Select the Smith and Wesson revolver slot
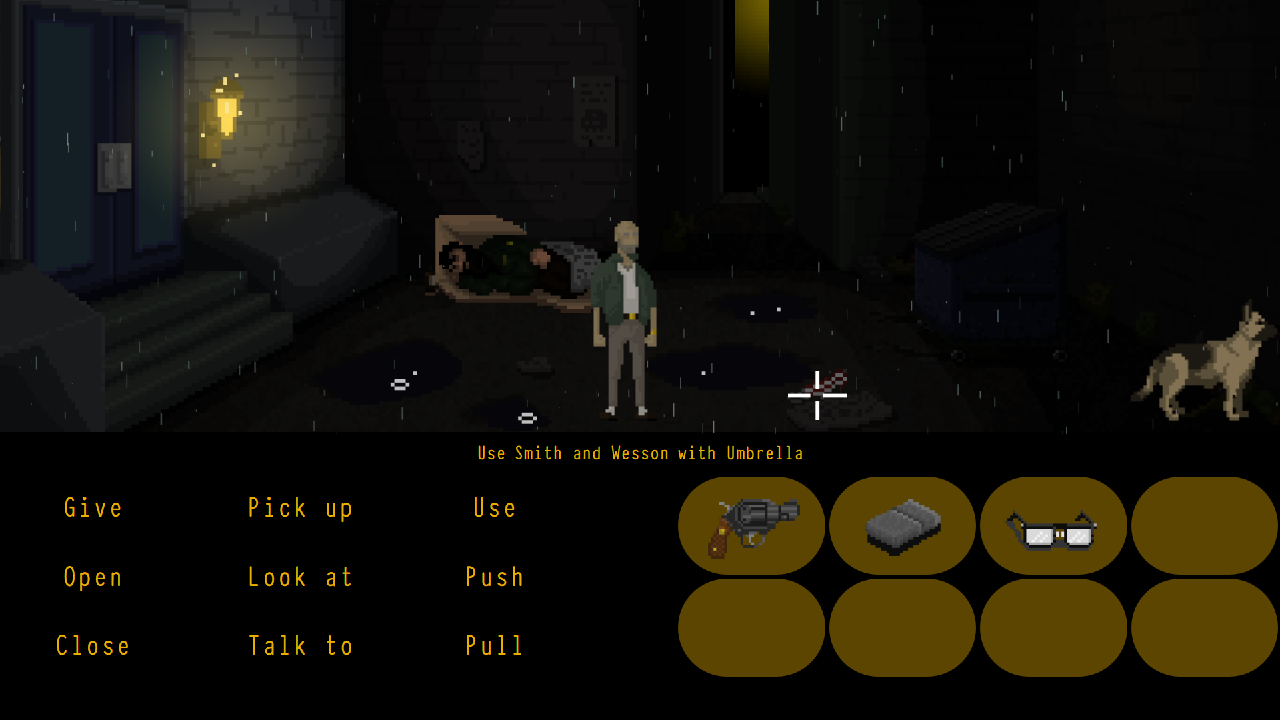 (752, 526)
